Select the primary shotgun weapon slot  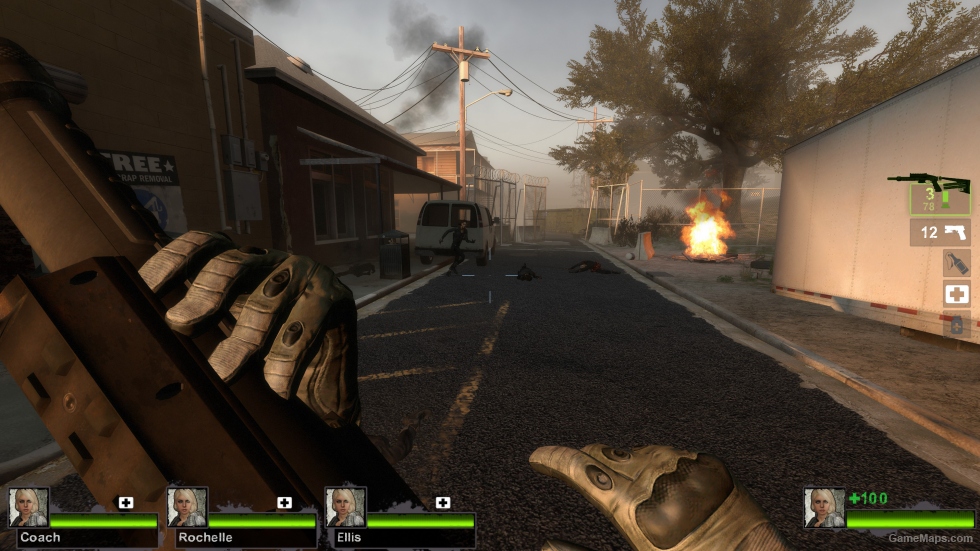pyautogui.click(x=939, y=193)
